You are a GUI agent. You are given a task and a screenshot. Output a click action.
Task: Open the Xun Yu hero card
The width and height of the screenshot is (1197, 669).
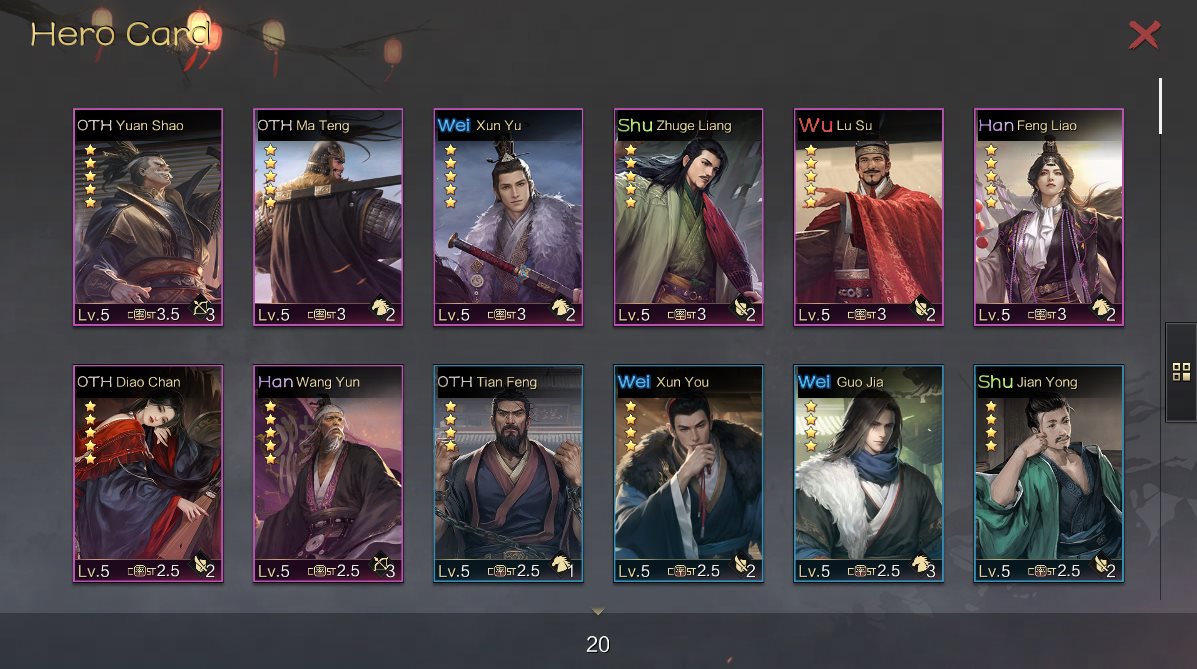coord(508,217)
